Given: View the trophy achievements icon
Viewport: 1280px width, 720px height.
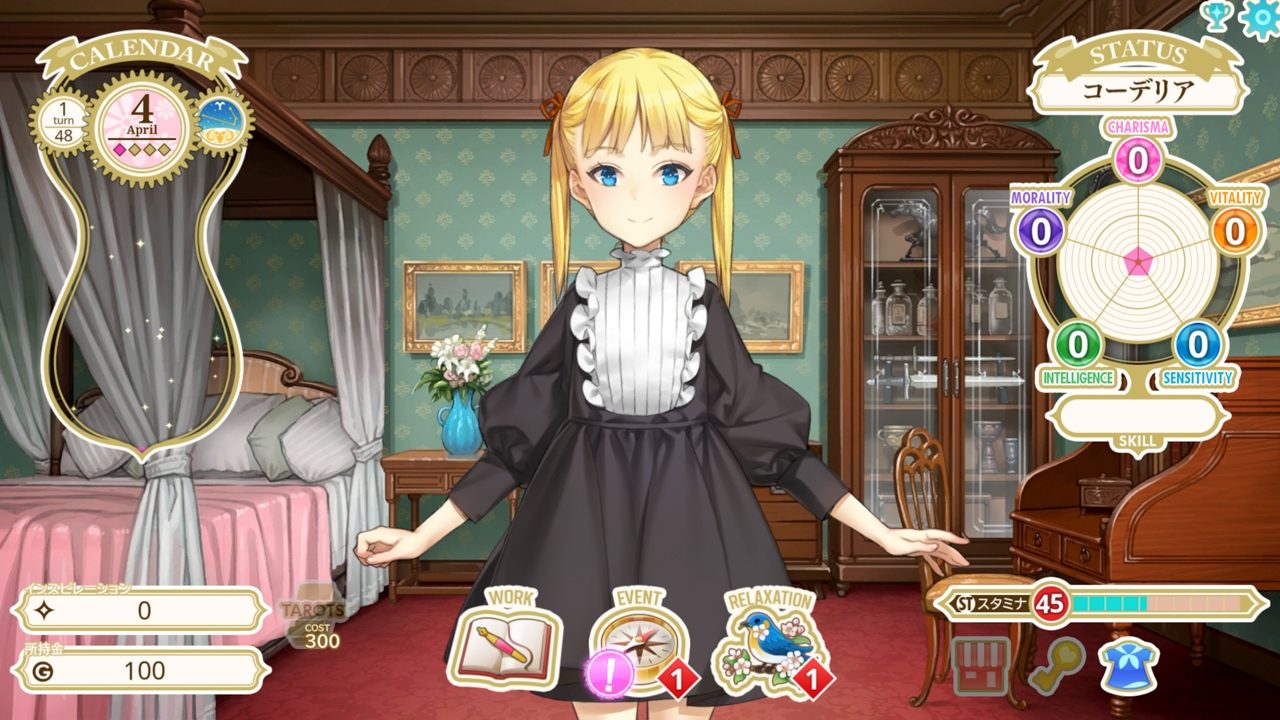Looking at the screenshot, I should click(x=1216, y=15).
